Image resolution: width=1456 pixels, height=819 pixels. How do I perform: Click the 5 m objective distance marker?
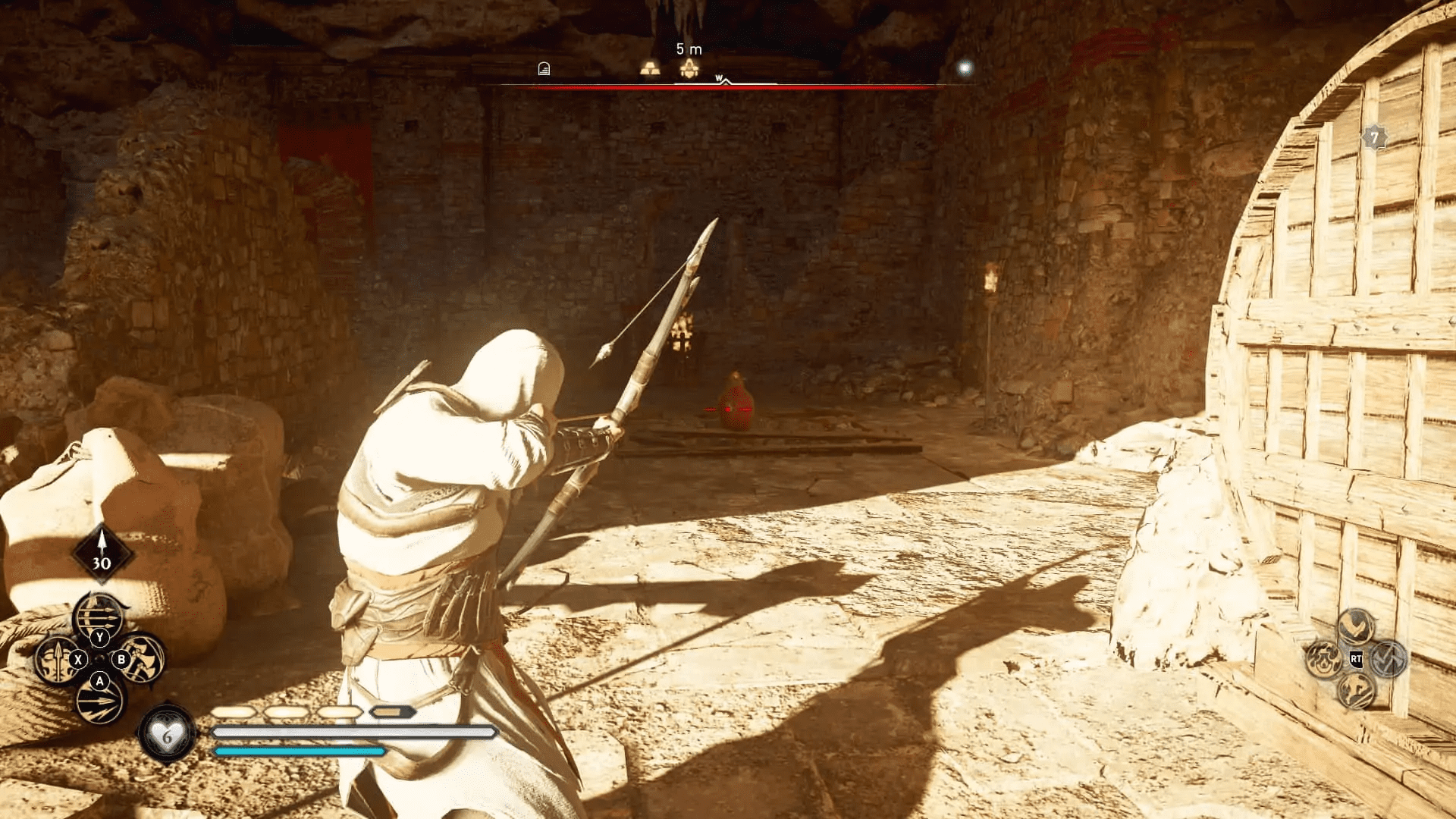[689, 49]
